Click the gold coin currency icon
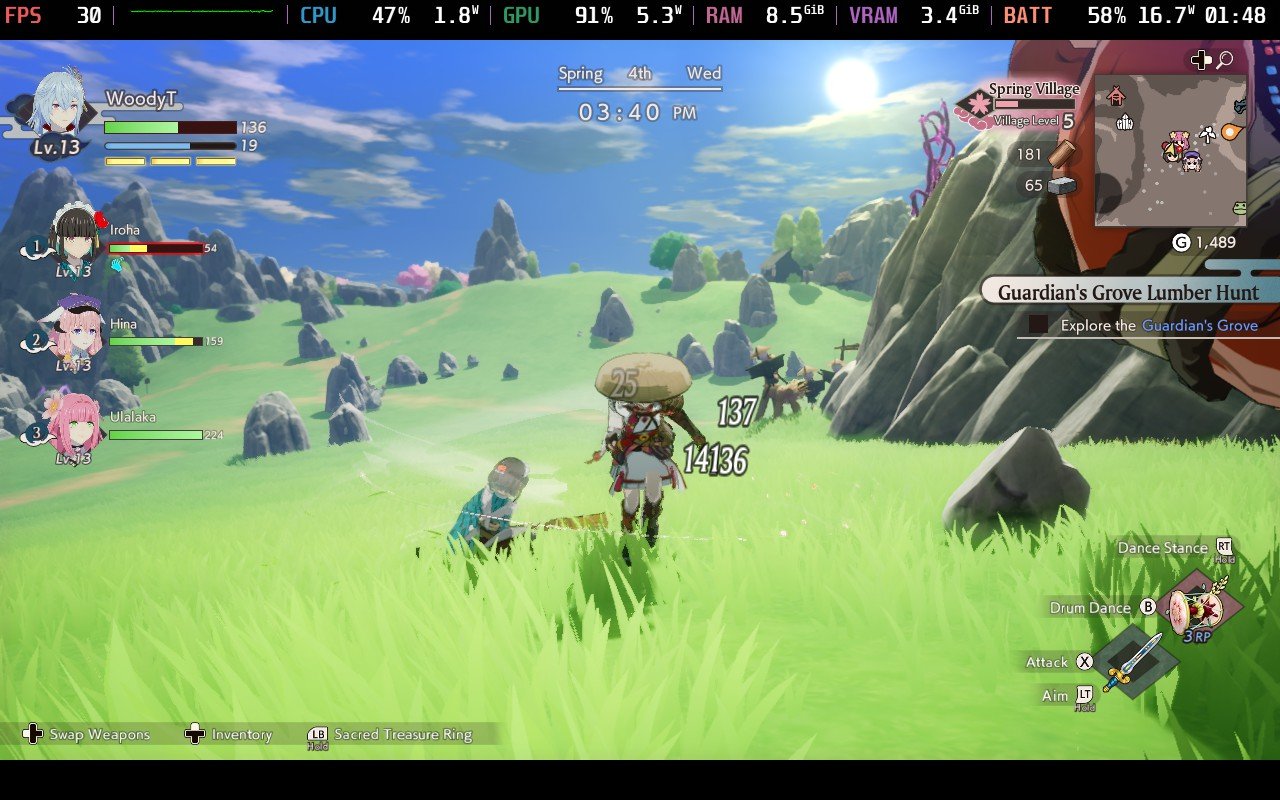This screenshot has height=800, width=1280. (x=1180, y=242)
